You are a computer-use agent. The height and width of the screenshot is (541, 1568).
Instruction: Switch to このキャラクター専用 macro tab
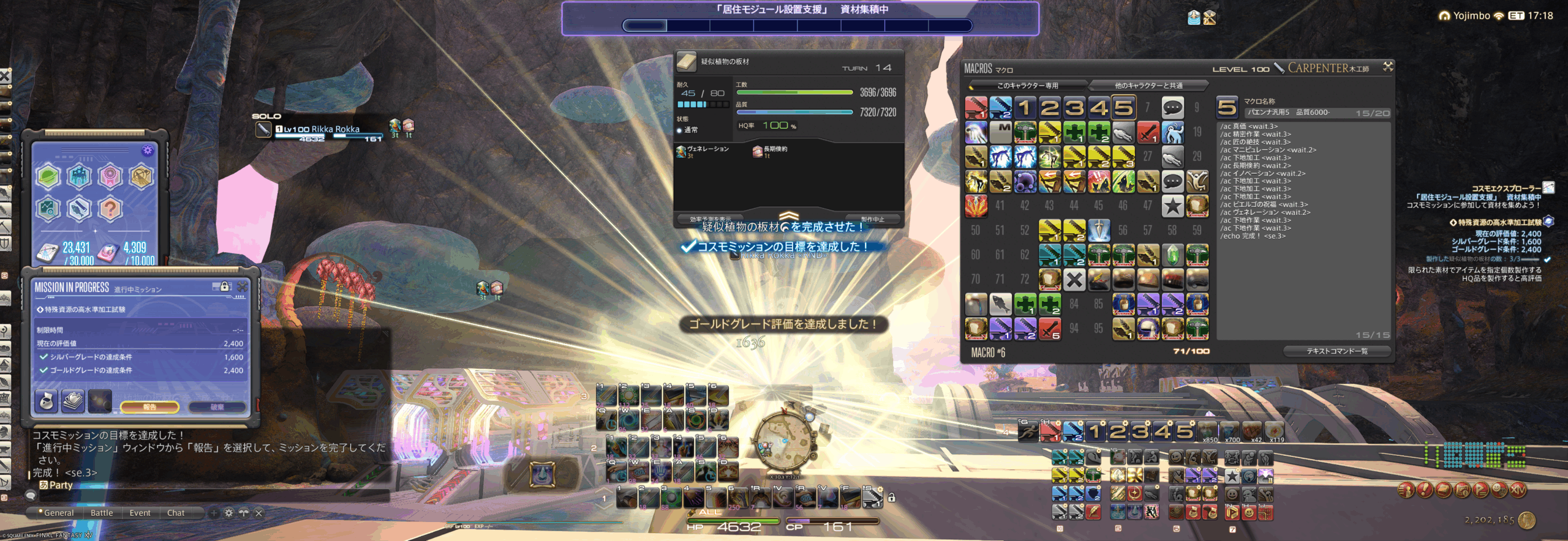[1027, 86]
